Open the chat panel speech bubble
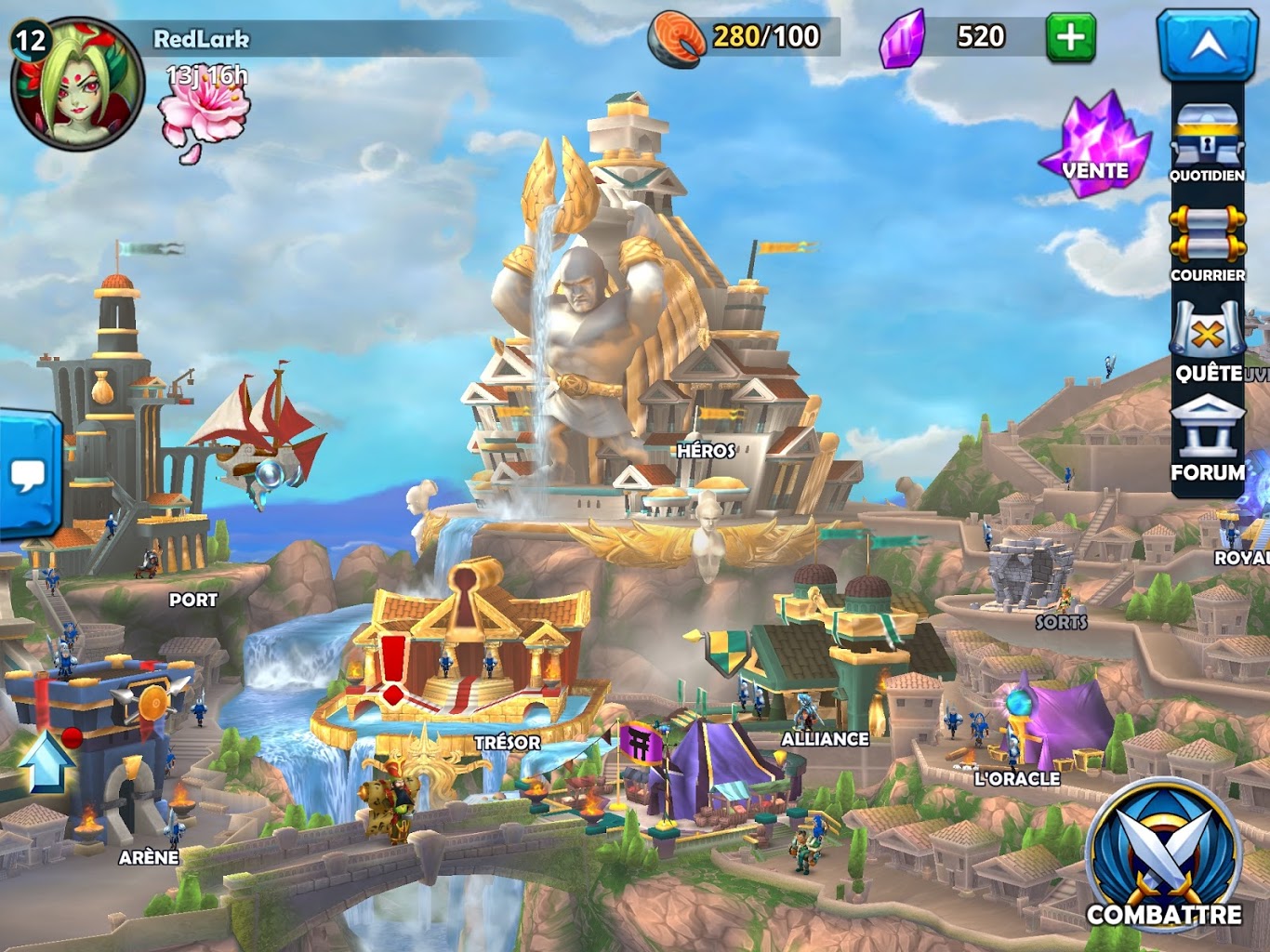This screenshot has width=1270, height=952. click(28, 475)
